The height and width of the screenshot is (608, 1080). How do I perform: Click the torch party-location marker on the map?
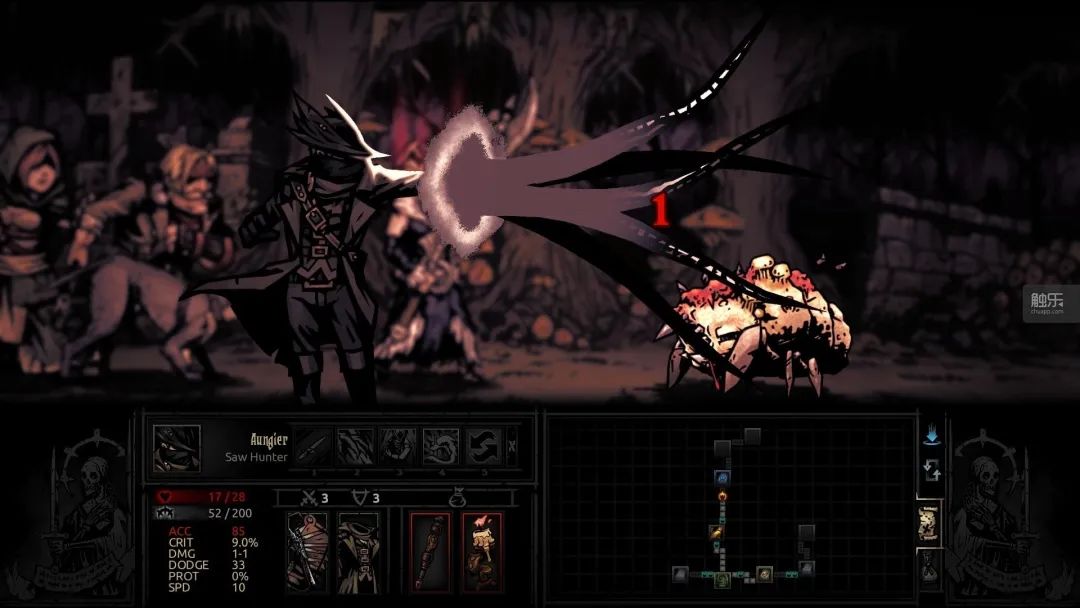point(721,497)
